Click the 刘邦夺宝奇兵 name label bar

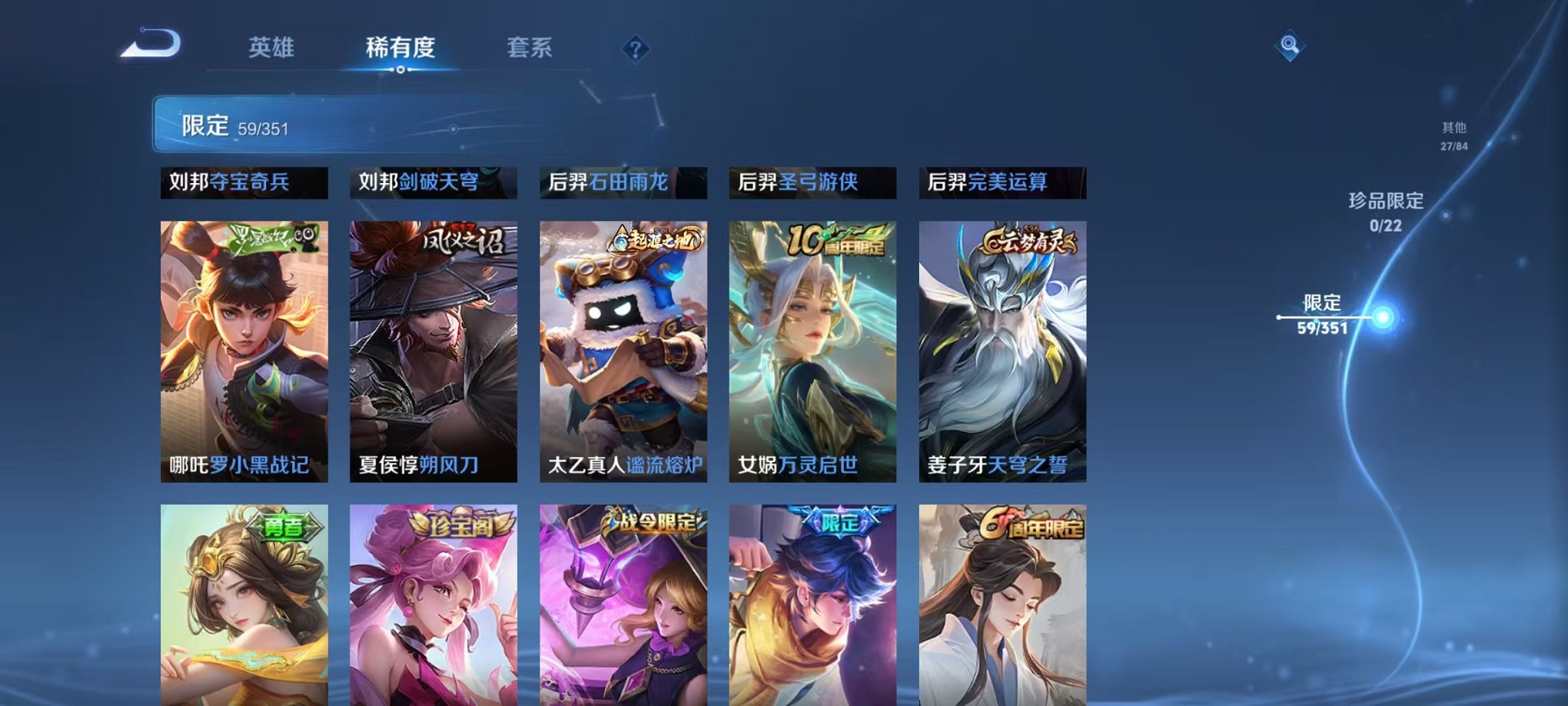point(244,183)
